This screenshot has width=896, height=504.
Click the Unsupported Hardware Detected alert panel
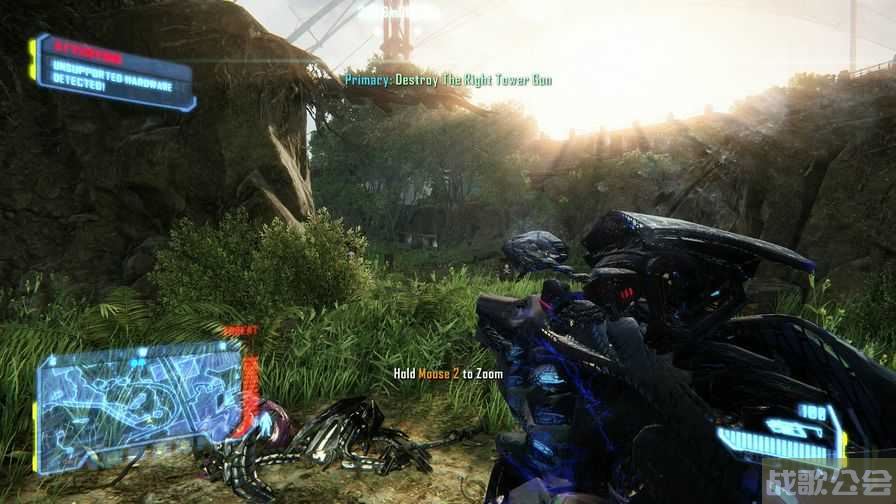pyautogui.click(x=114, y=72)
